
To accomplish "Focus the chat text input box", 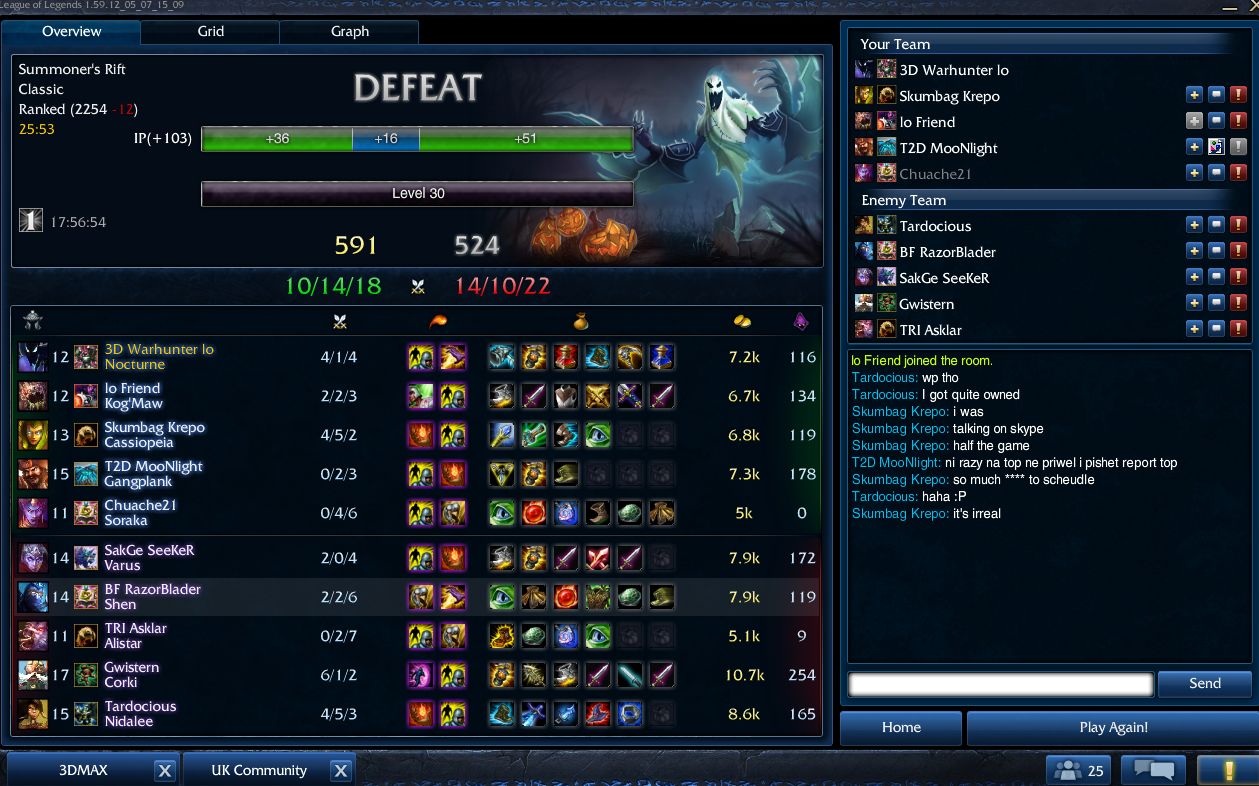I will coord(1000,684).
